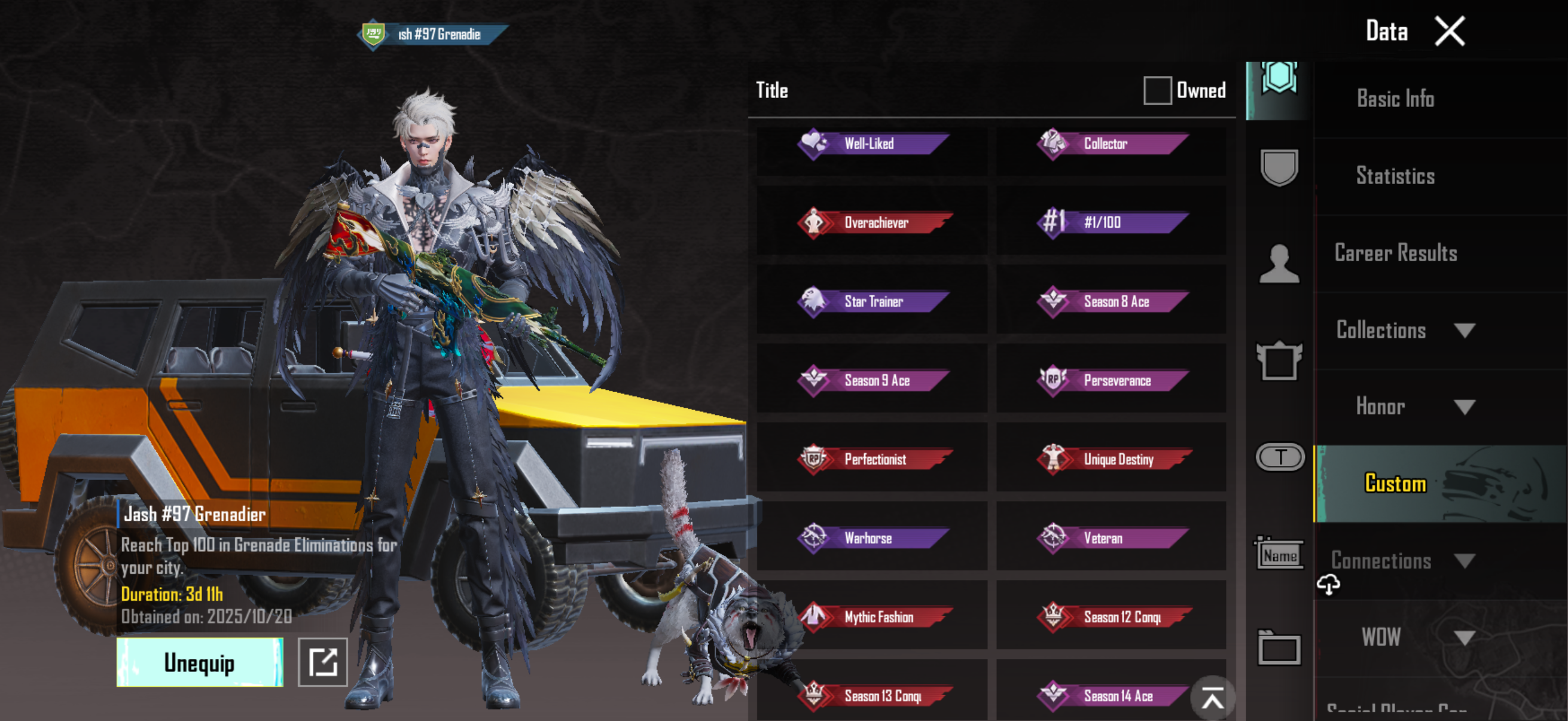Open the Basic Info section
The height and width of the screenshot is (721, 1568).
point(1395,99)
